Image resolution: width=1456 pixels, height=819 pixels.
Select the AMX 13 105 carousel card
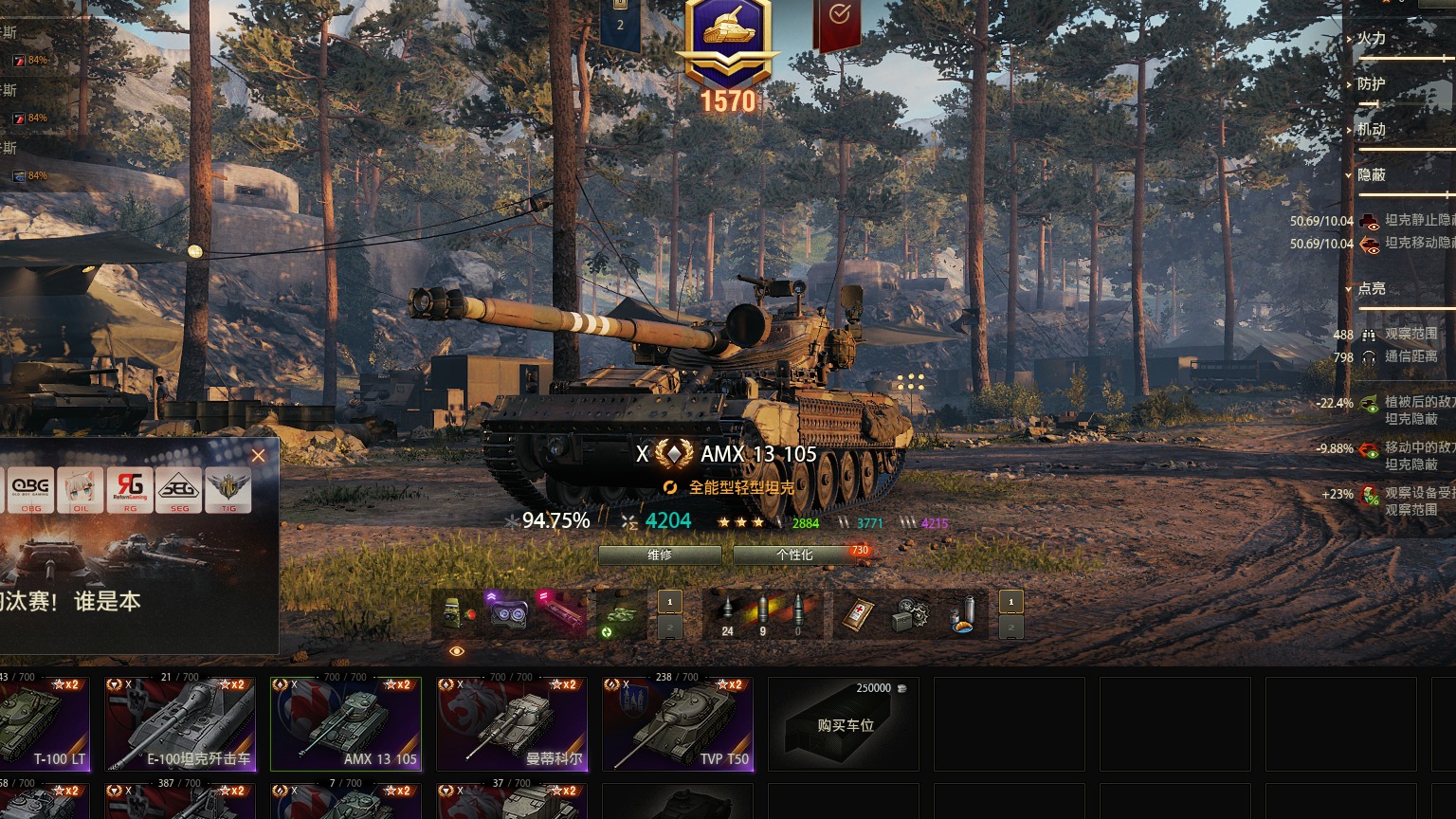(x=346, y=724)
